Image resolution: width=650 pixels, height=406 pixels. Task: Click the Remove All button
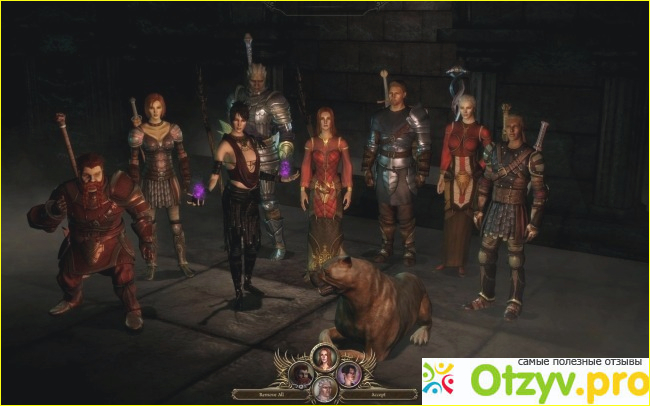coord(260,394)
